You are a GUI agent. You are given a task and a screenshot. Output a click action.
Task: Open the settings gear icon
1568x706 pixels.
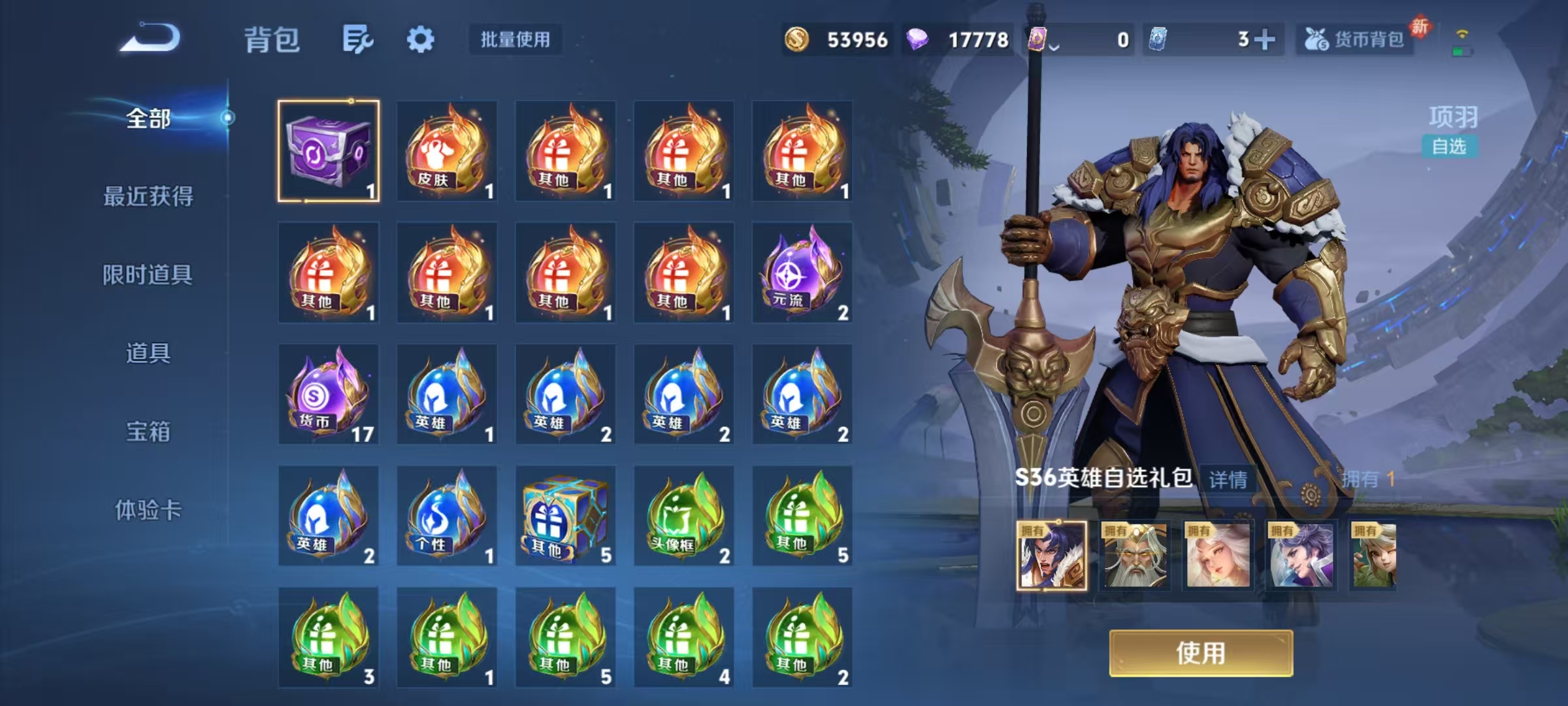point(421,39)
